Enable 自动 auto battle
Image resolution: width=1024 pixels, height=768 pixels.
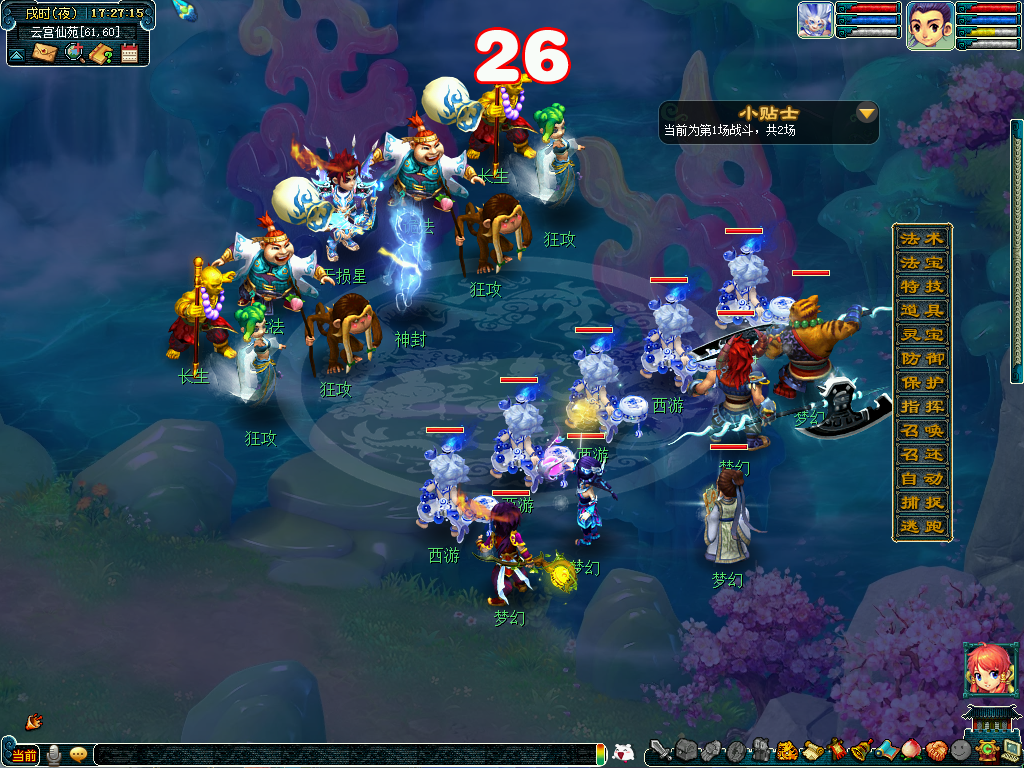[x=922, y=478]
